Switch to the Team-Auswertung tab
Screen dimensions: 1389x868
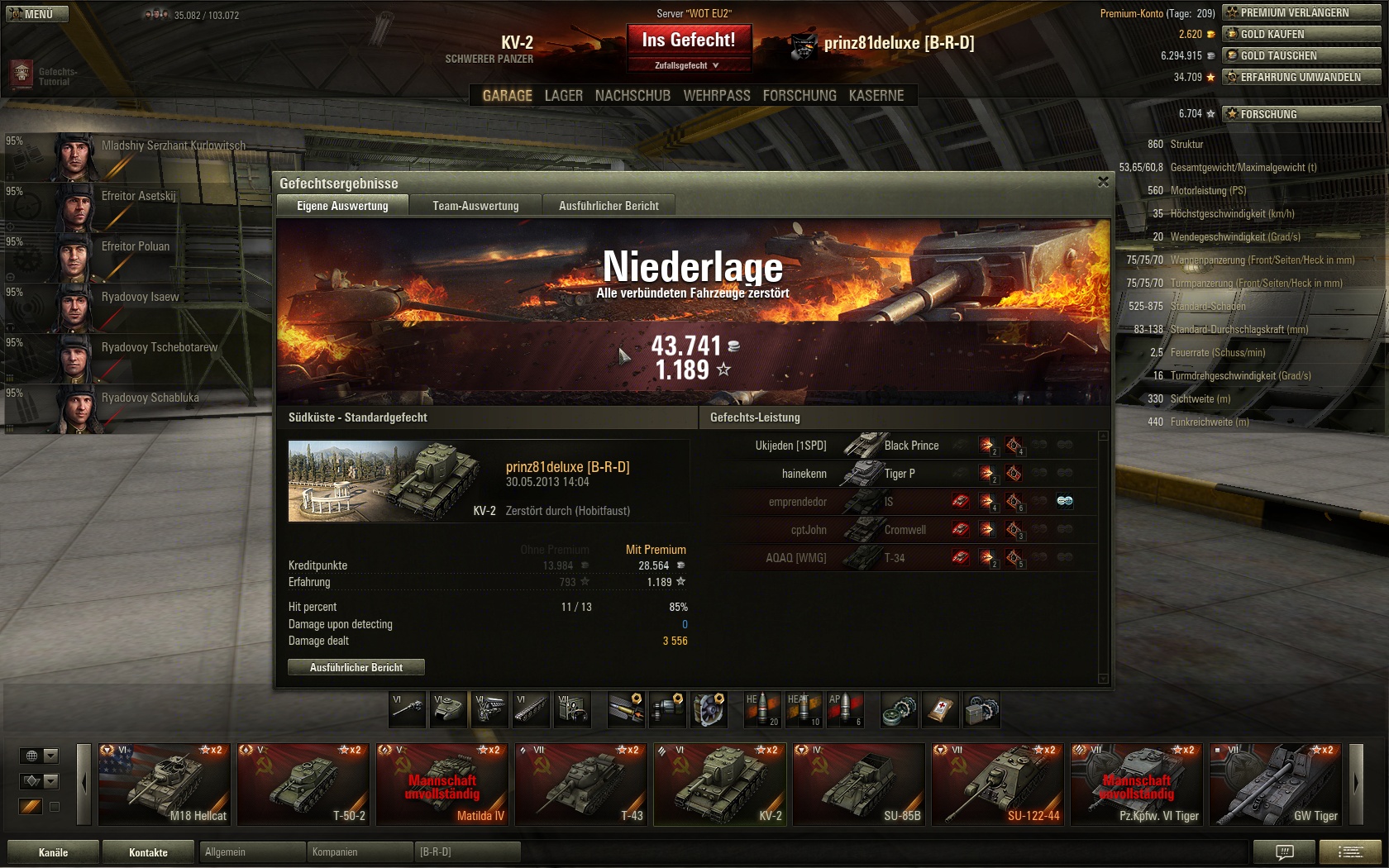tap(475, 206)
